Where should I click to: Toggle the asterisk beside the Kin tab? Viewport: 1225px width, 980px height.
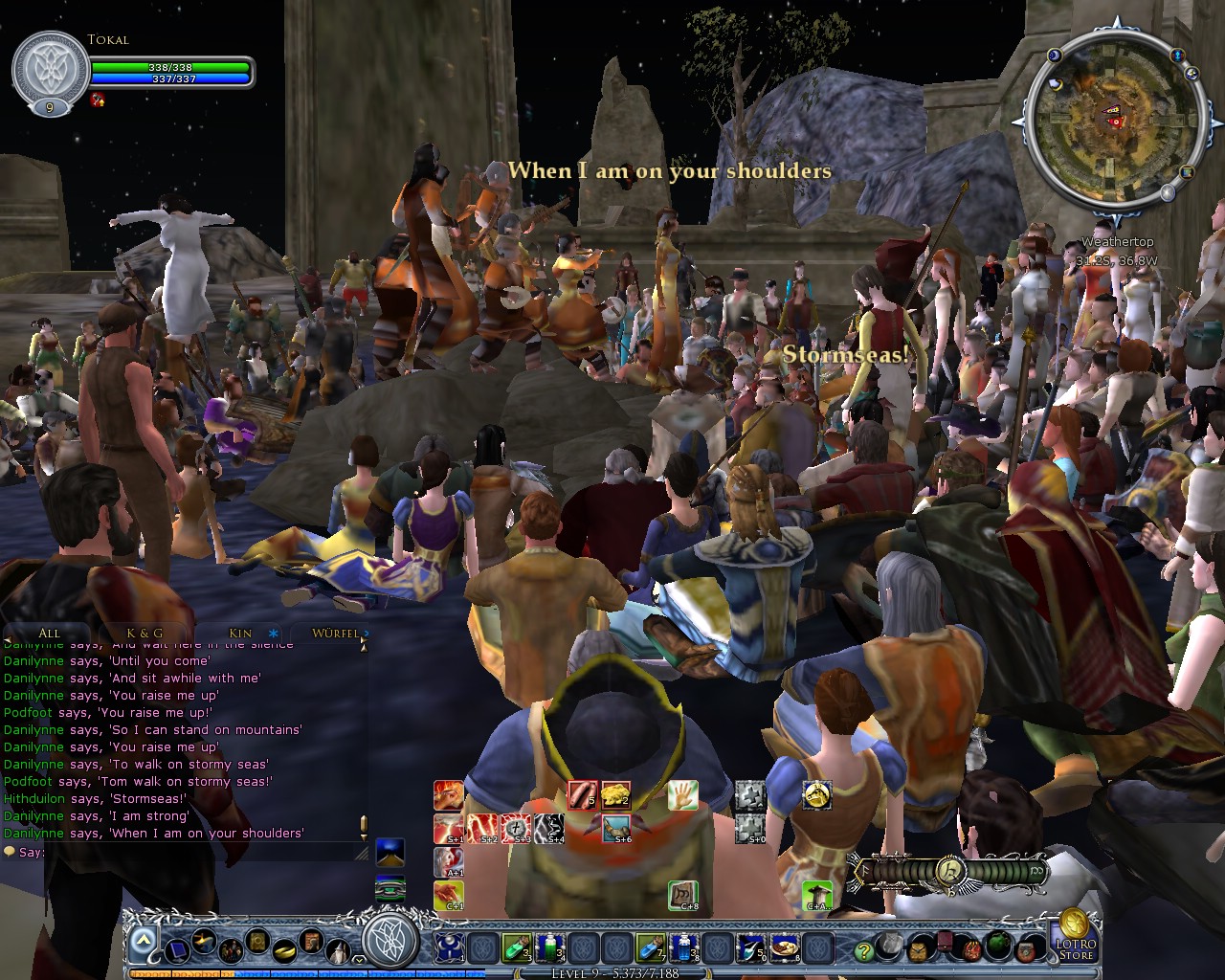(x=273, y=634)
